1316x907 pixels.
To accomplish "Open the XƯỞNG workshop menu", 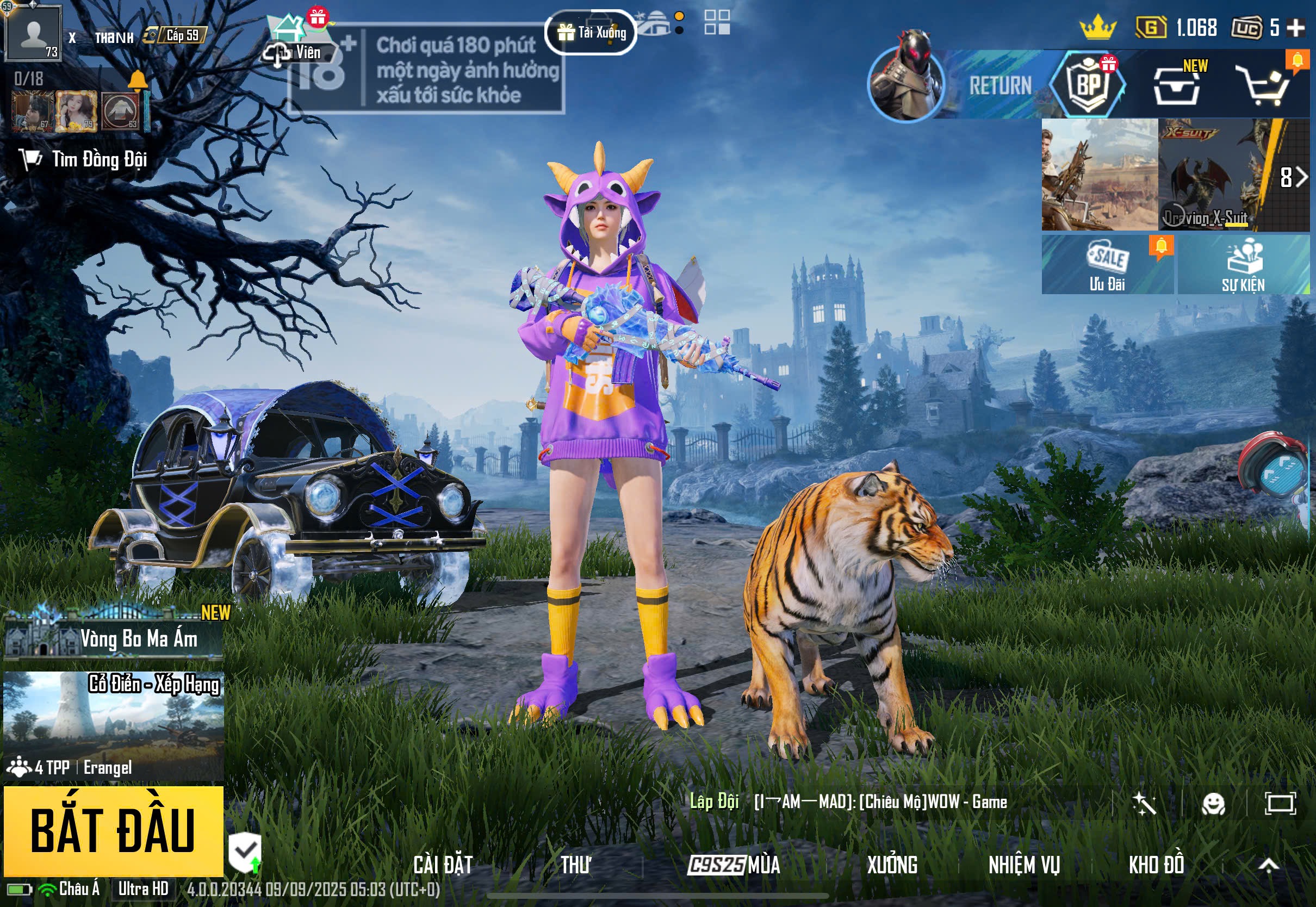I will coord(891,865).
